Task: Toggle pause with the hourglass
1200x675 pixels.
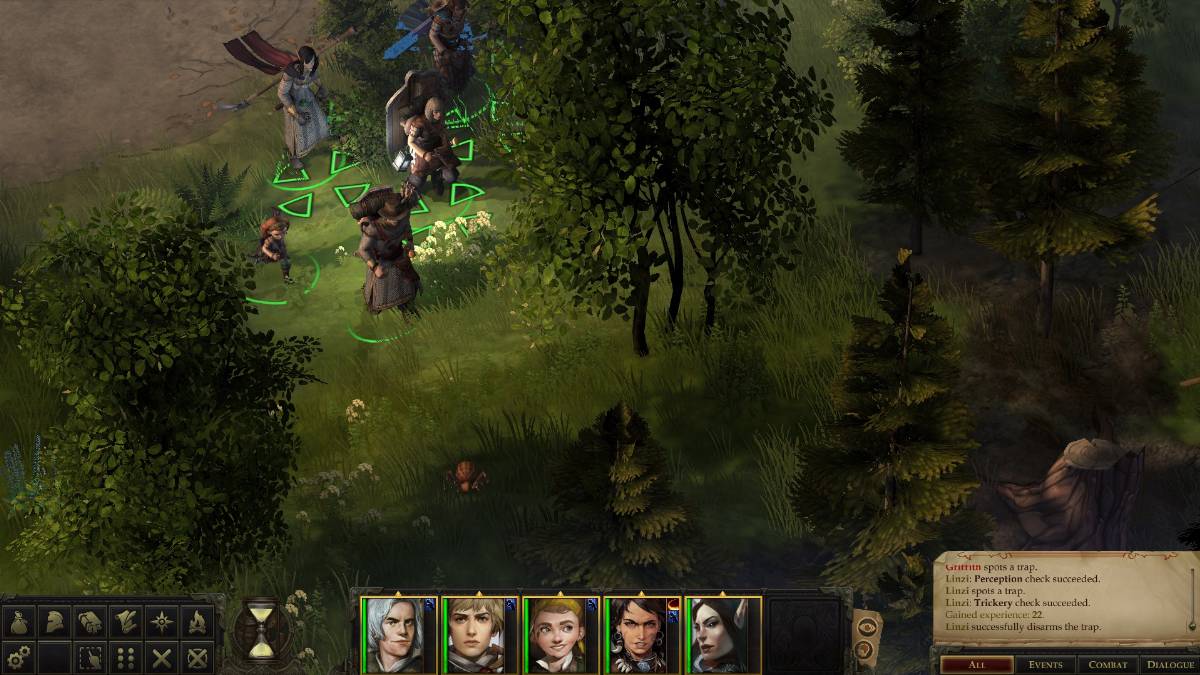Action: [261, 630]
